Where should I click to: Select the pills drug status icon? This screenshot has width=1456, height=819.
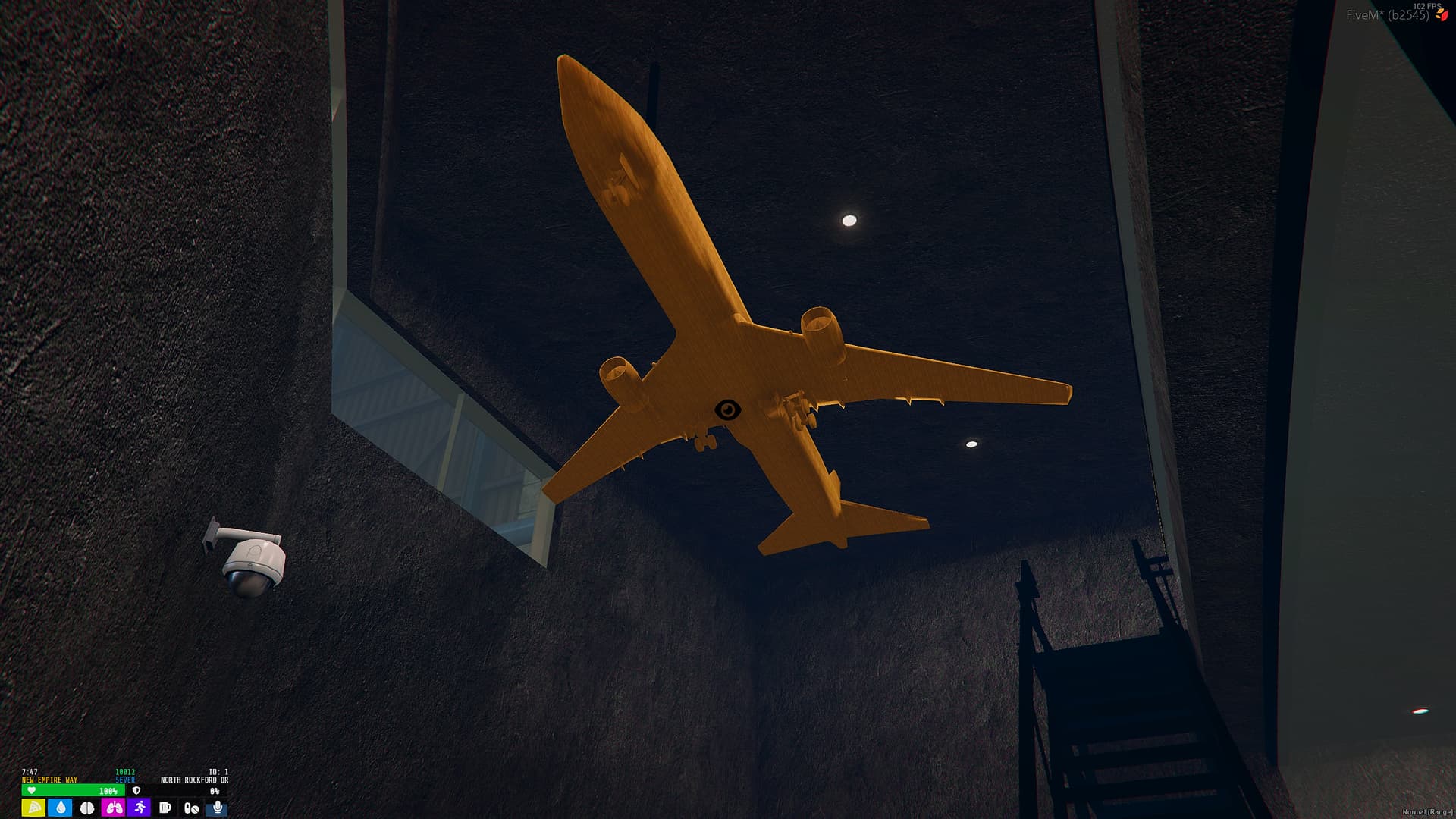point(192,808)
